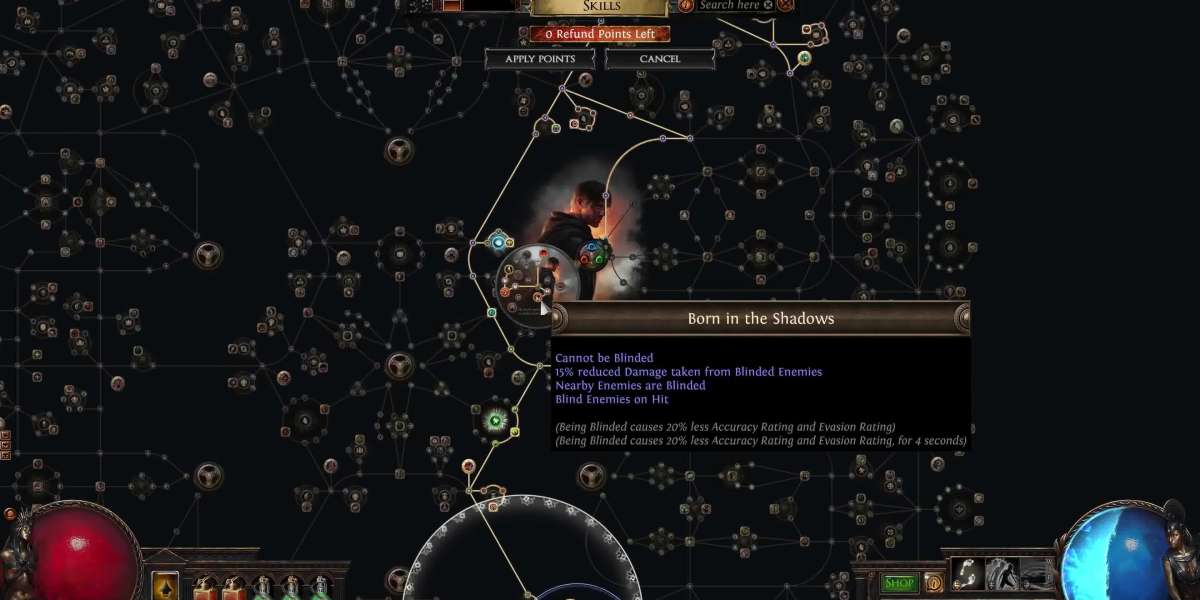
Task: Select the Born in the Shadows node
Action: 538,297
